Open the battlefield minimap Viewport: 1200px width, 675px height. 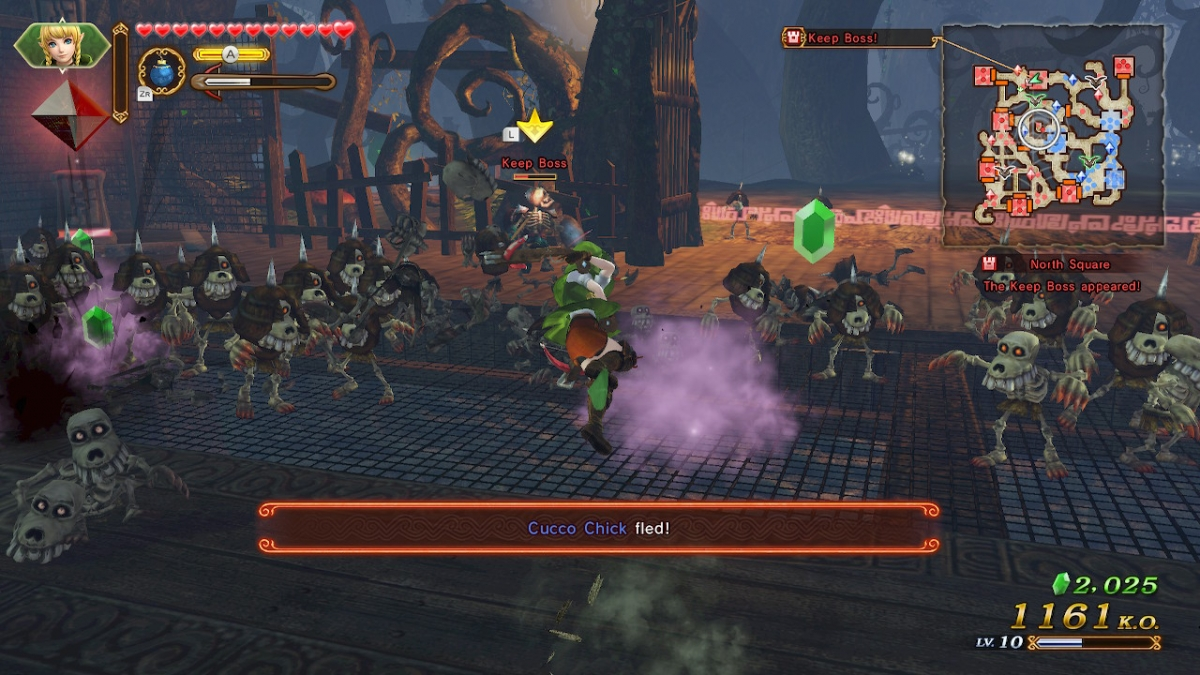pyautogui.click(x=1053, y=136)
